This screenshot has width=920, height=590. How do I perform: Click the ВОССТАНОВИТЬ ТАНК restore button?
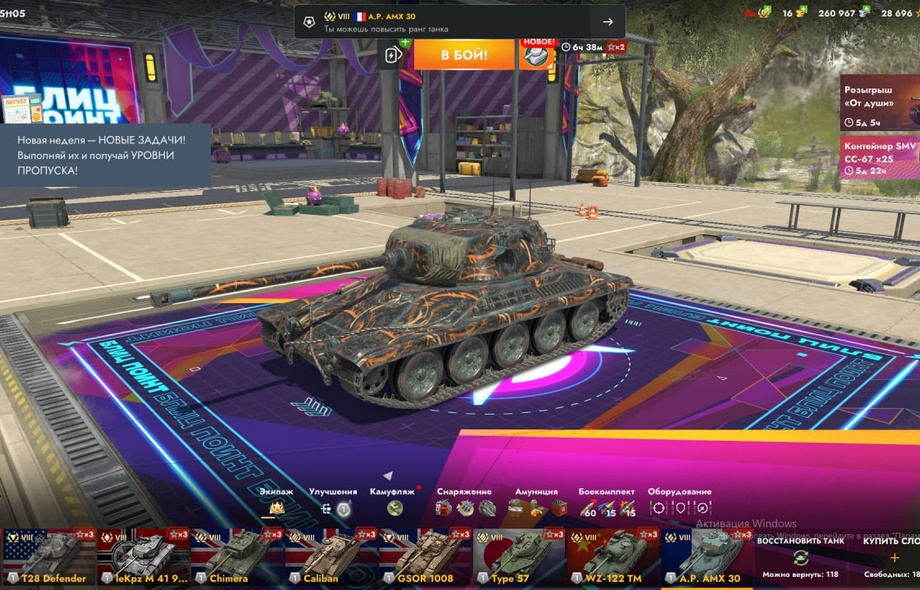pyautogui.click(x=800, y=556)
